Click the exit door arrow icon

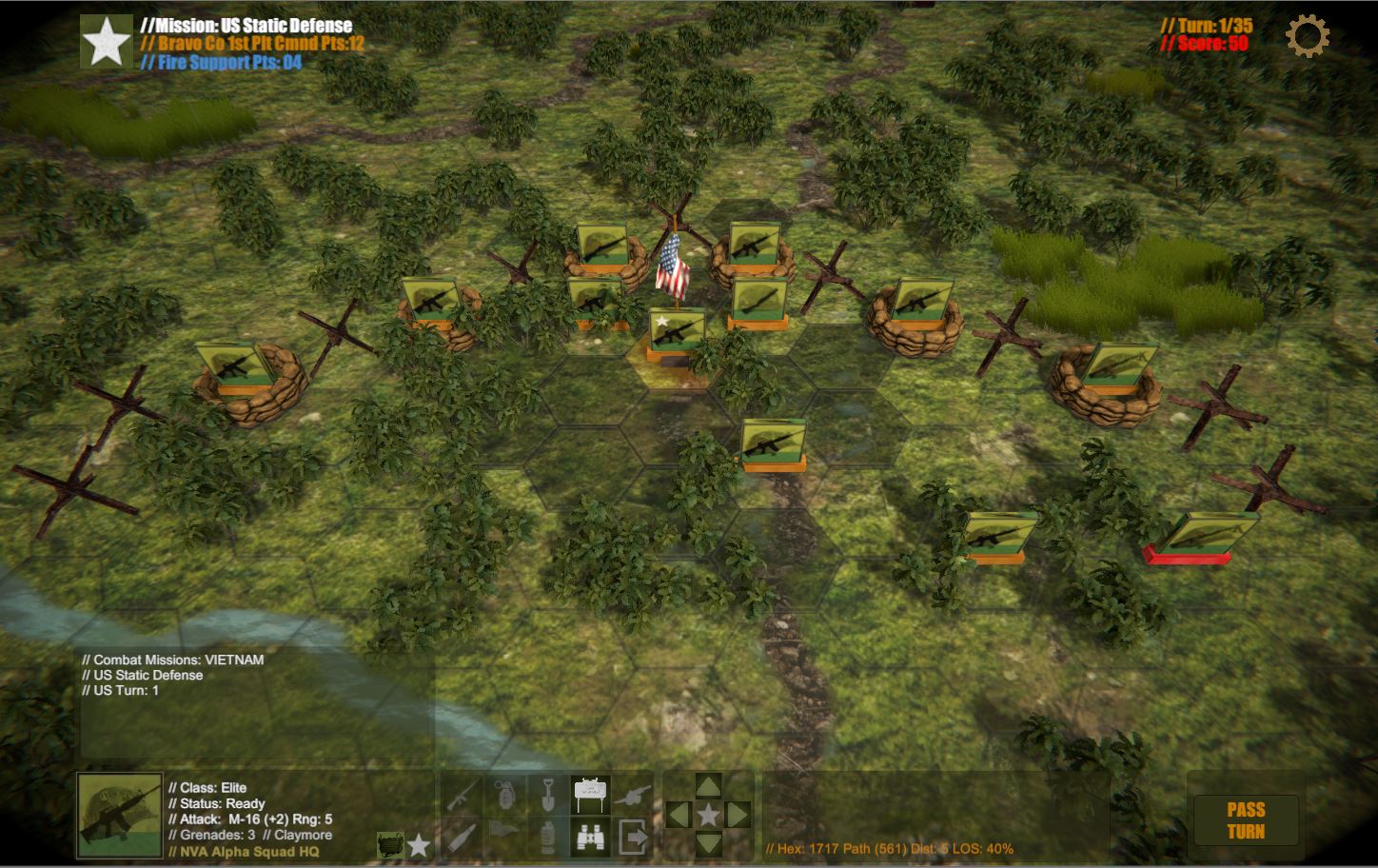click(633, 837)
